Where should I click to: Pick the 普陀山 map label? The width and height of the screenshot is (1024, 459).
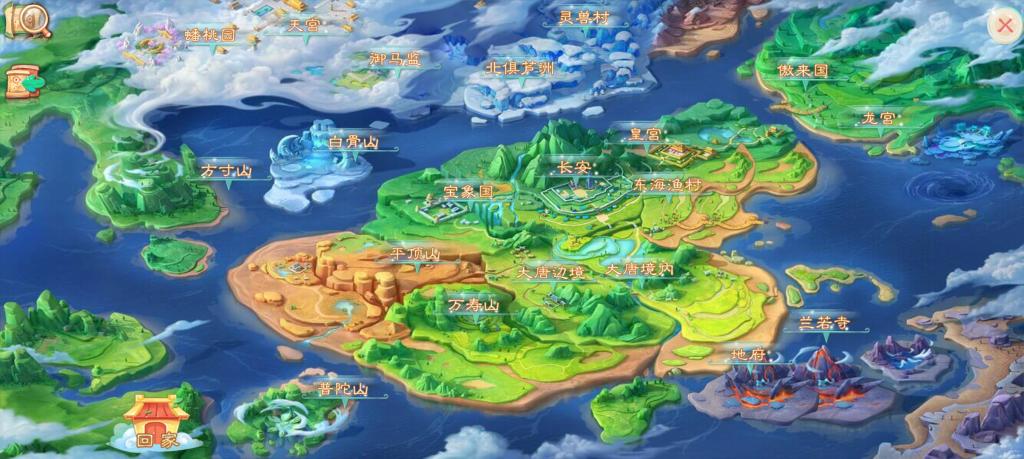click(343, 390)
